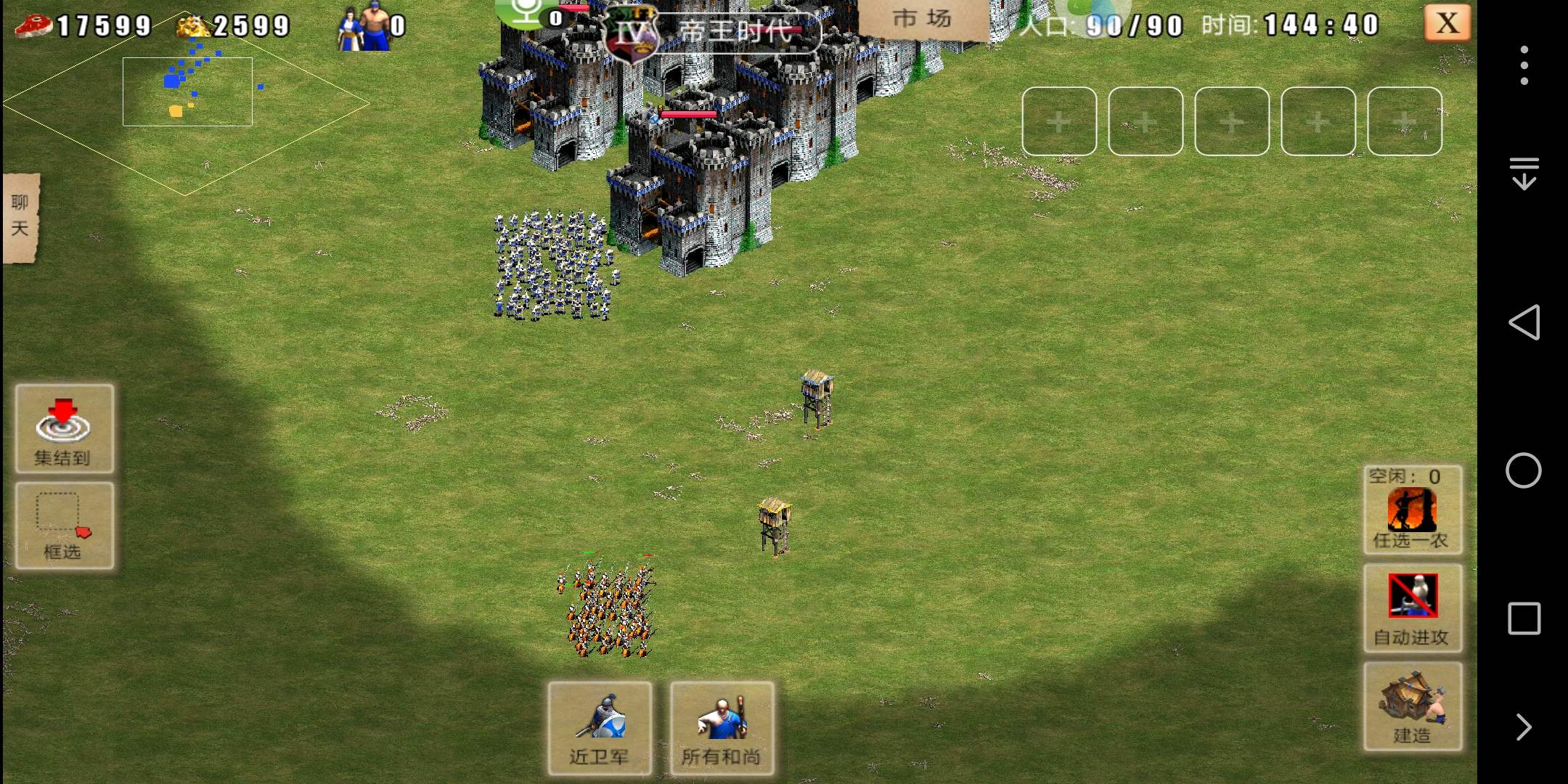Select all monks with 所有和尚
Viewport: 1568px width, 784px height.
click(x=722, y=728)
